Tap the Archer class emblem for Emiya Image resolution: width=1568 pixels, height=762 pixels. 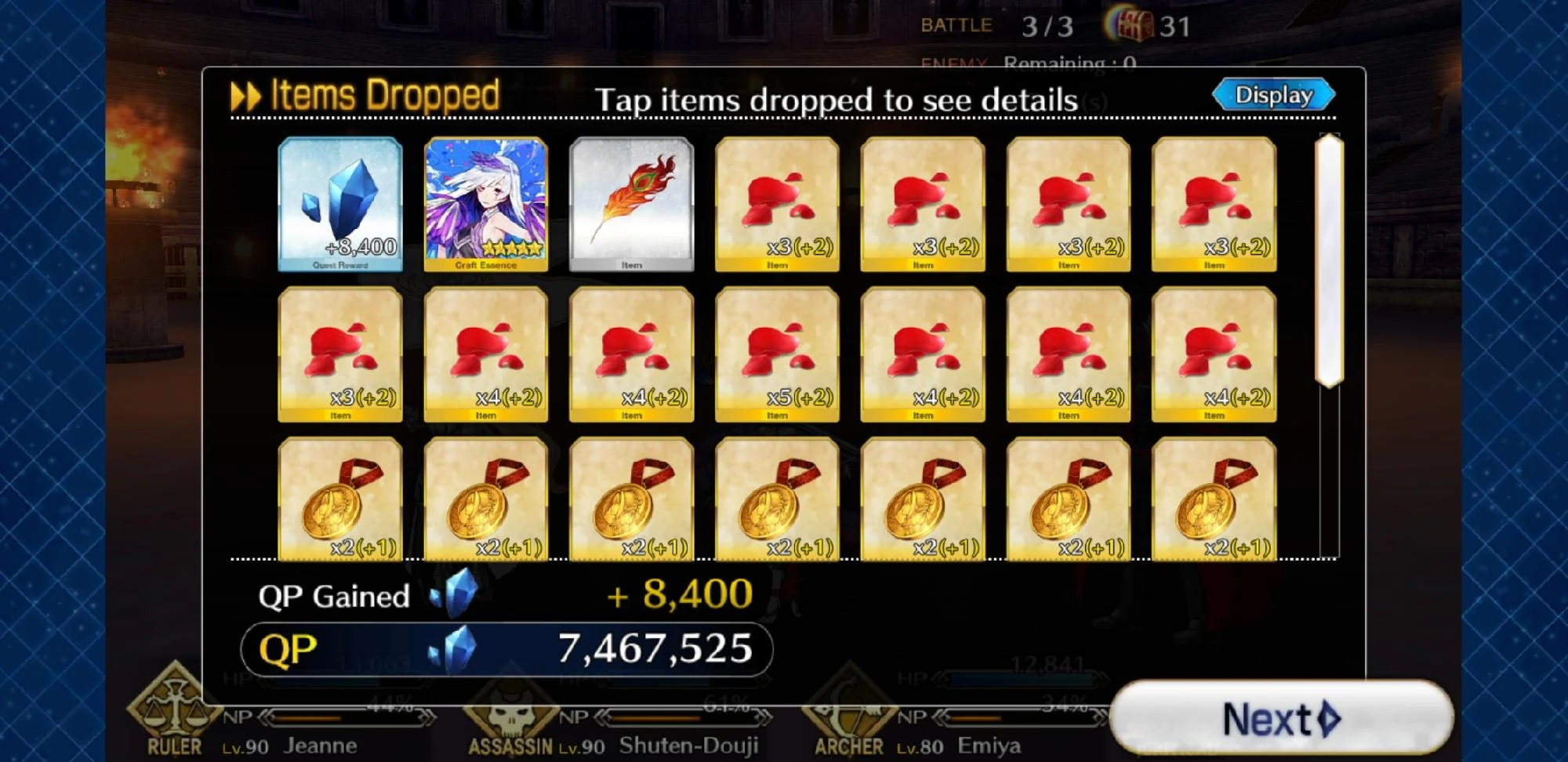click(848, 716)
